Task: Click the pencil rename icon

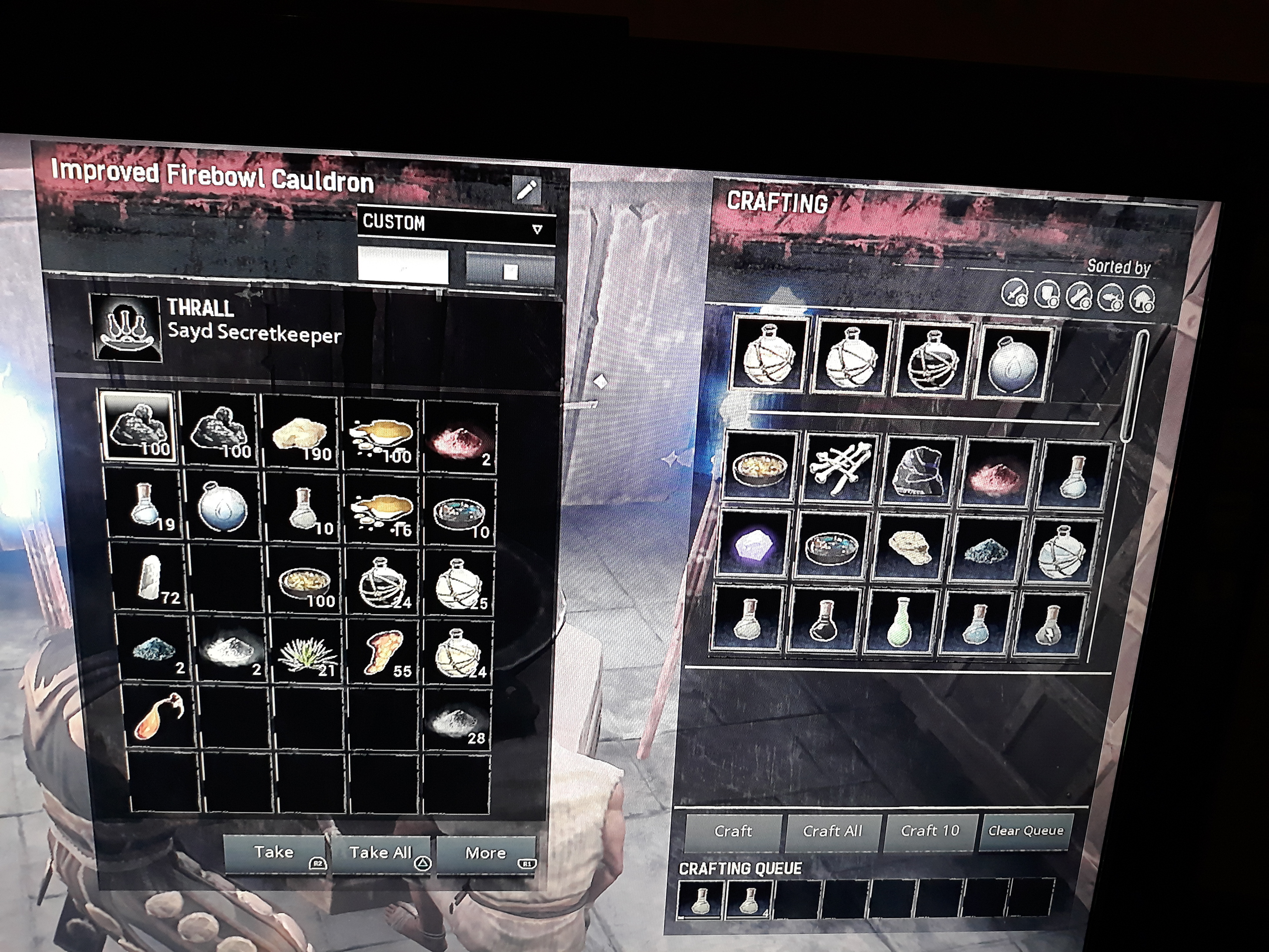Action: click(526, 190)
